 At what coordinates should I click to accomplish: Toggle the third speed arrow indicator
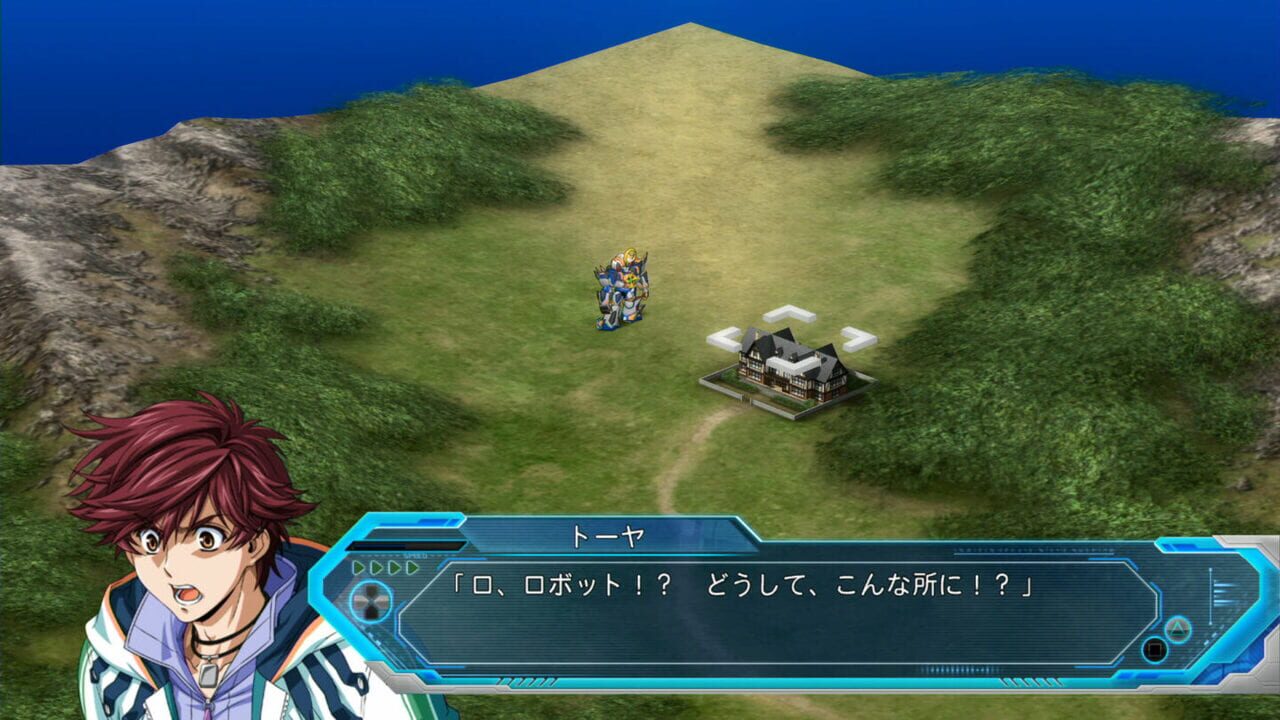tap(393, 566)
